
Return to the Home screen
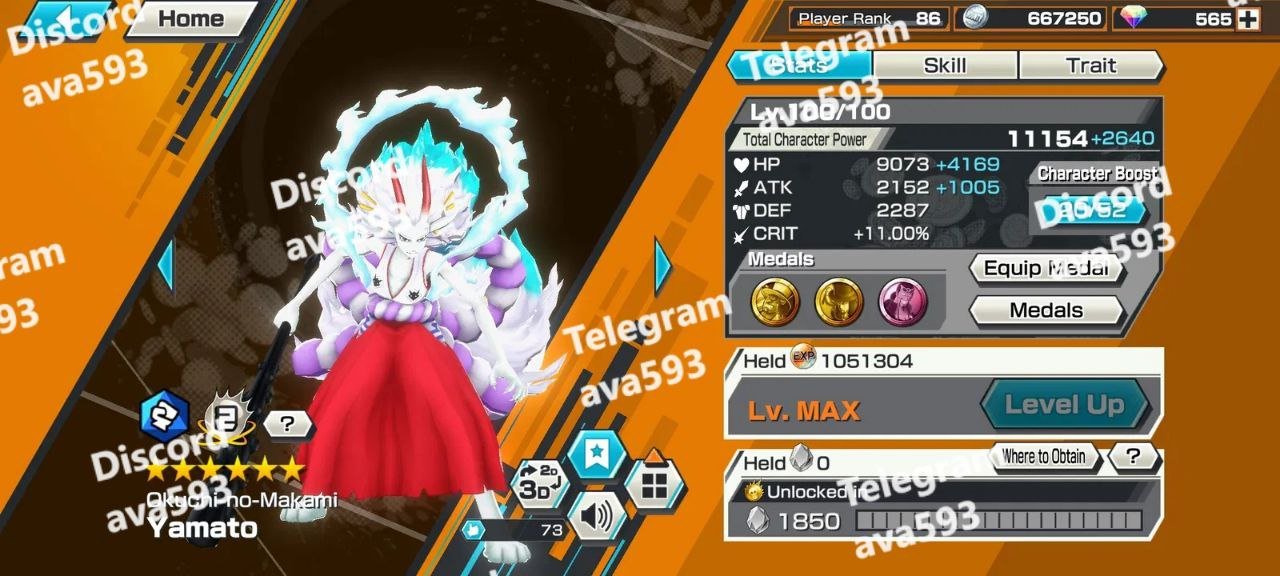(x=190, y=18)
